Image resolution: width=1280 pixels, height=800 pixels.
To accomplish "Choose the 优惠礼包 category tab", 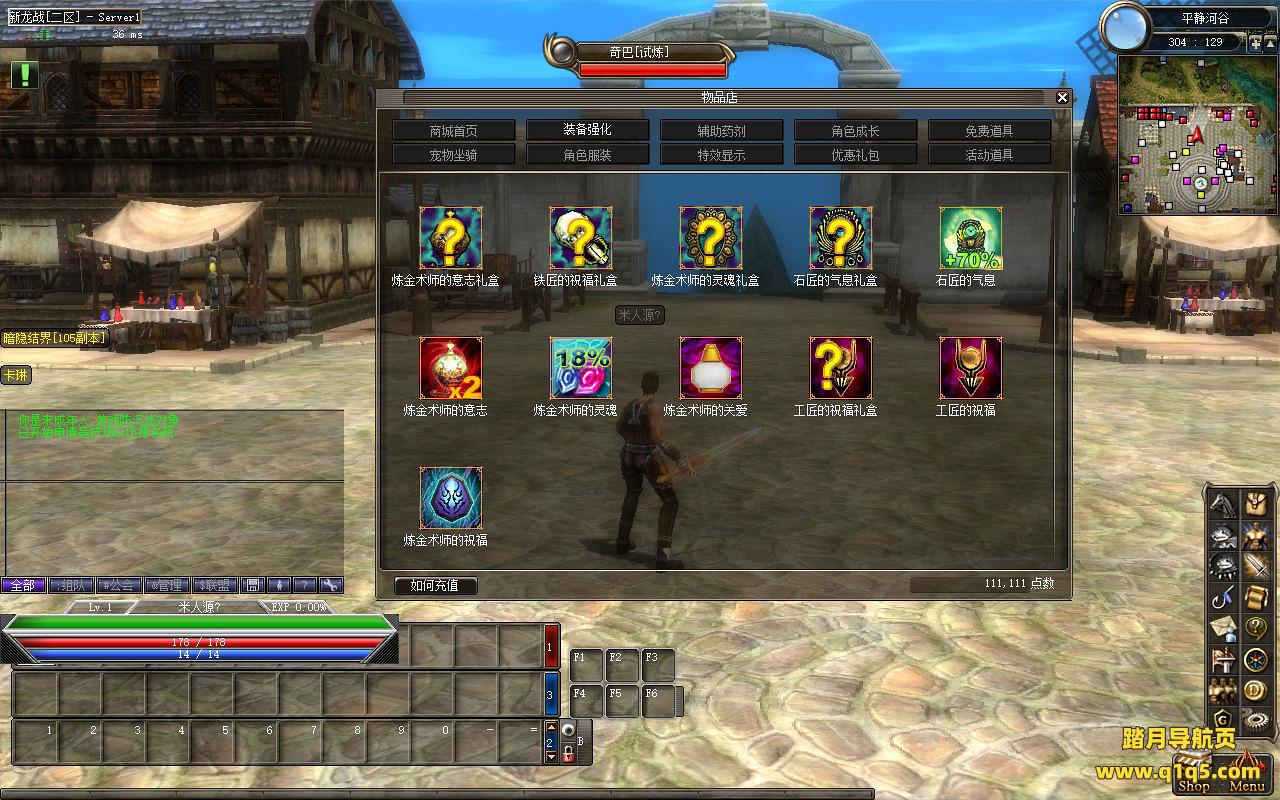I will click(856, 155).
